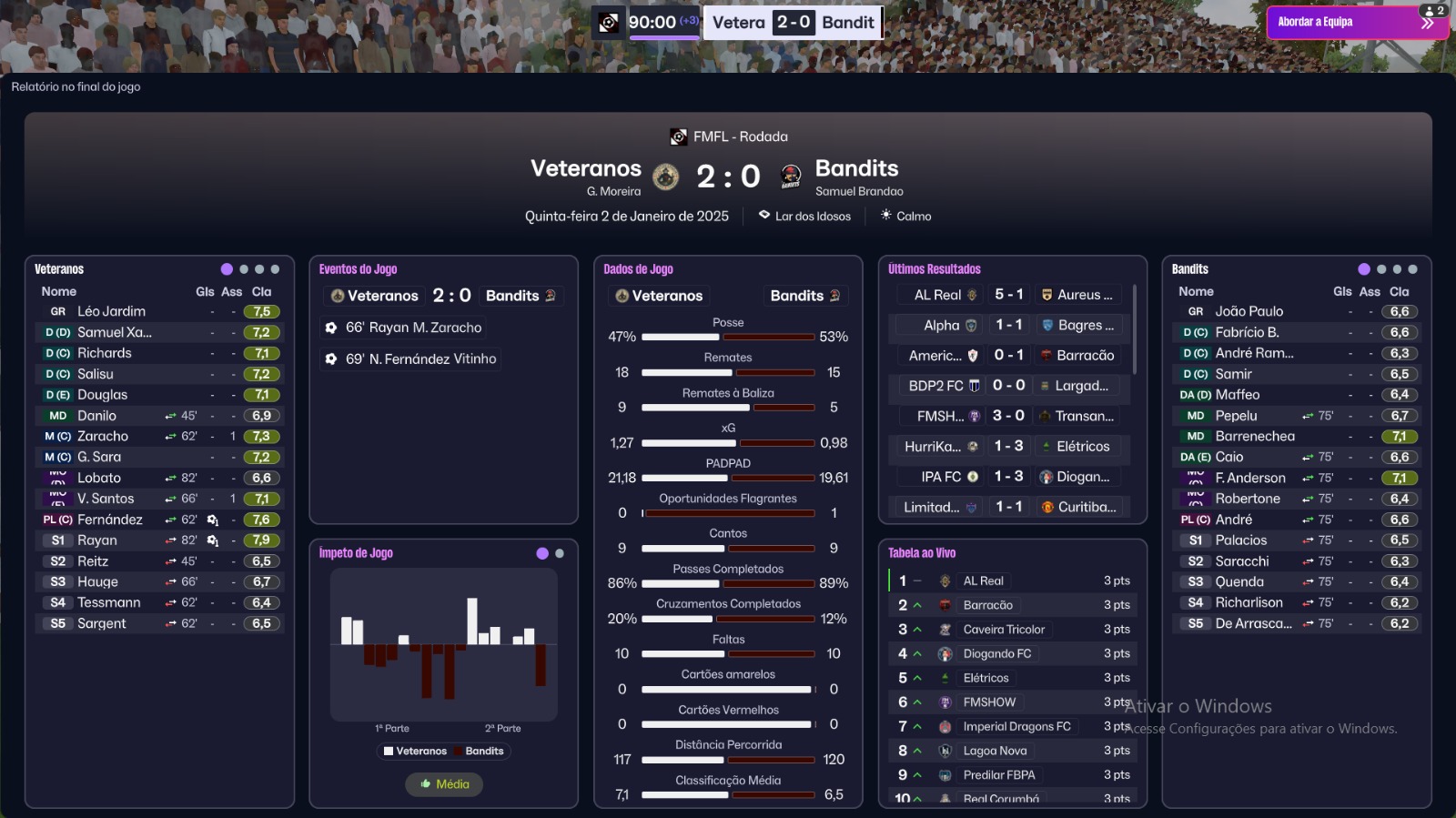Open the 66' Rayan M. Zaracho goal event
Screen dimensions: 1456x818
(x=413, y=328)
